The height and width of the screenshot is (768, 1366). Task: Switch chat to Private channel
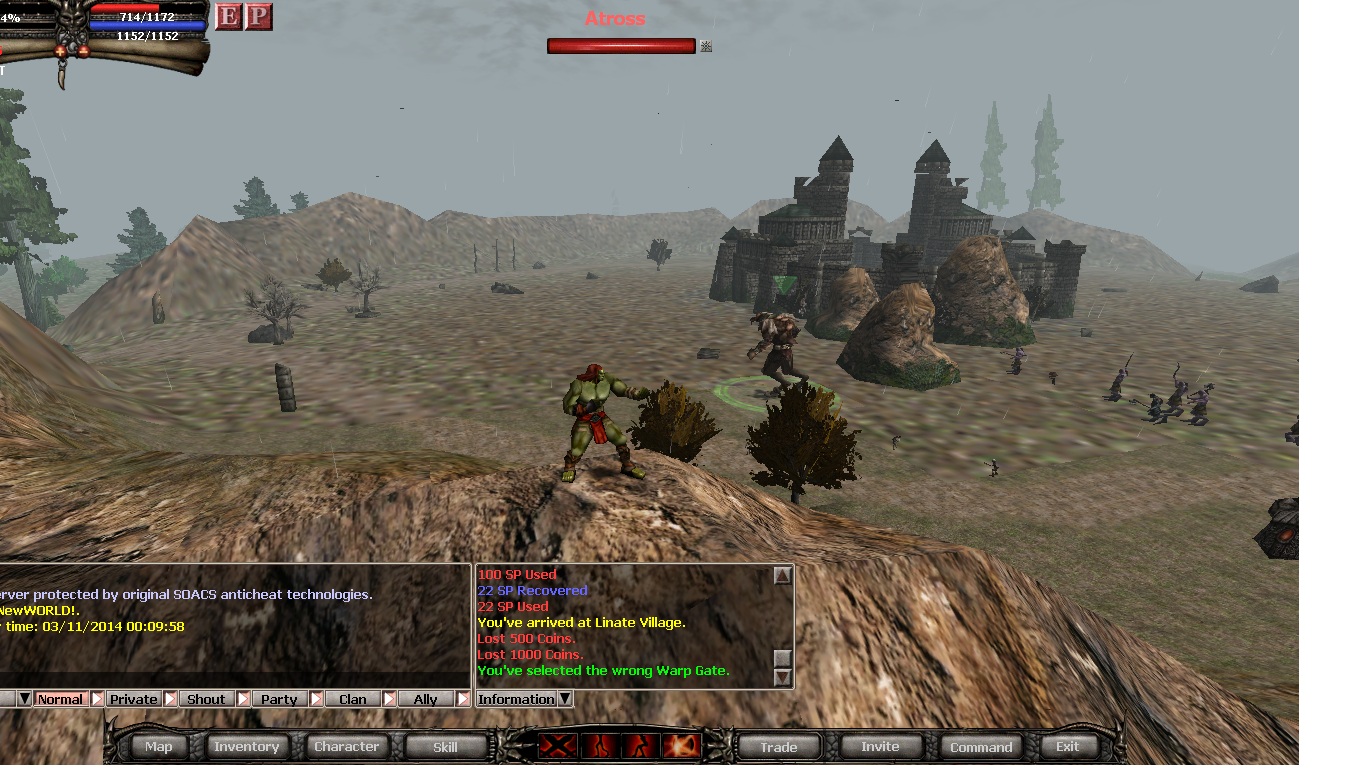coord(133,699)
